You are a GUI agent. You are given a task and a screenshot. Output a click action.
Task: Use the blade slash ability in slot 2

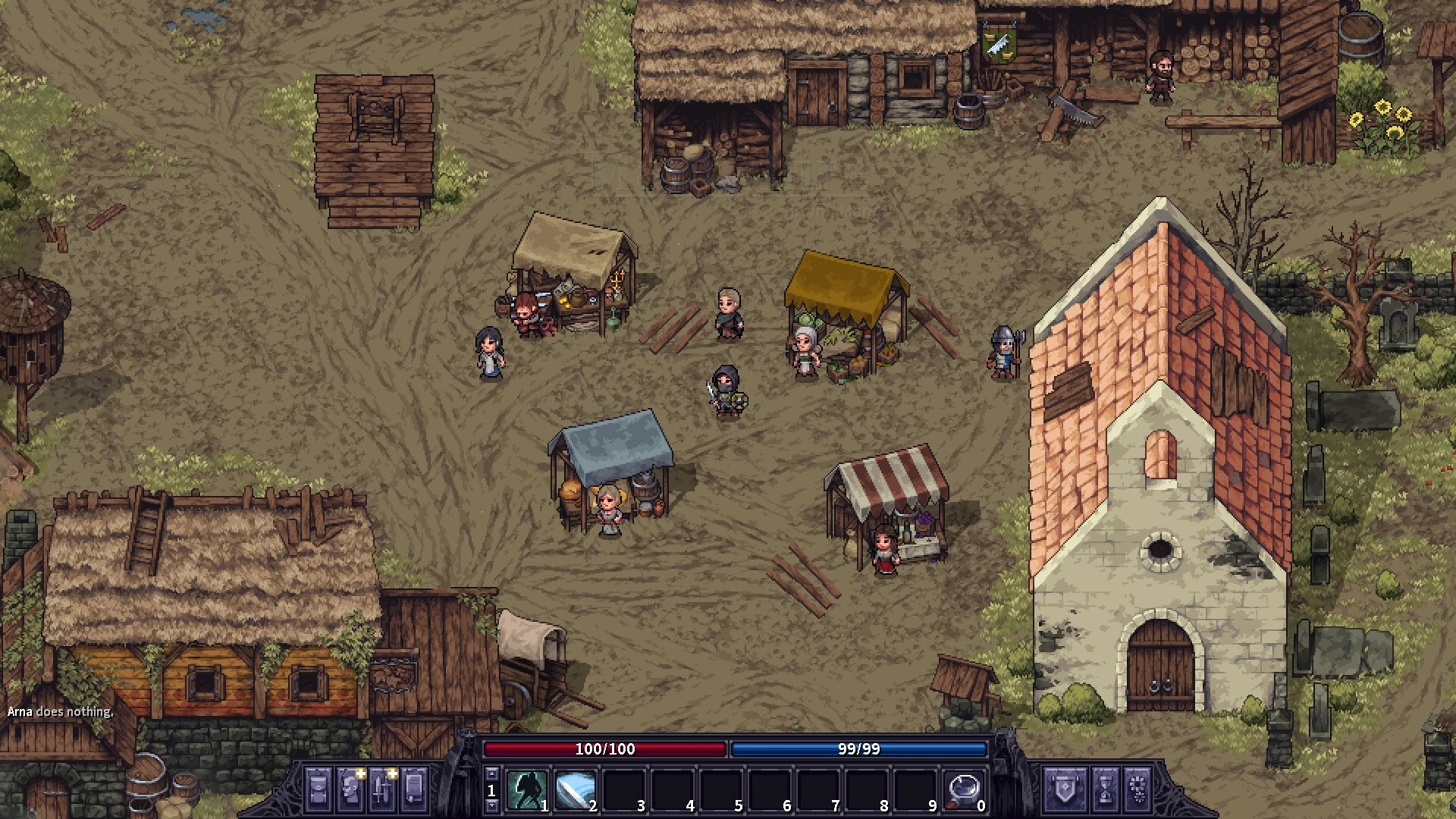tap(575, 790)
